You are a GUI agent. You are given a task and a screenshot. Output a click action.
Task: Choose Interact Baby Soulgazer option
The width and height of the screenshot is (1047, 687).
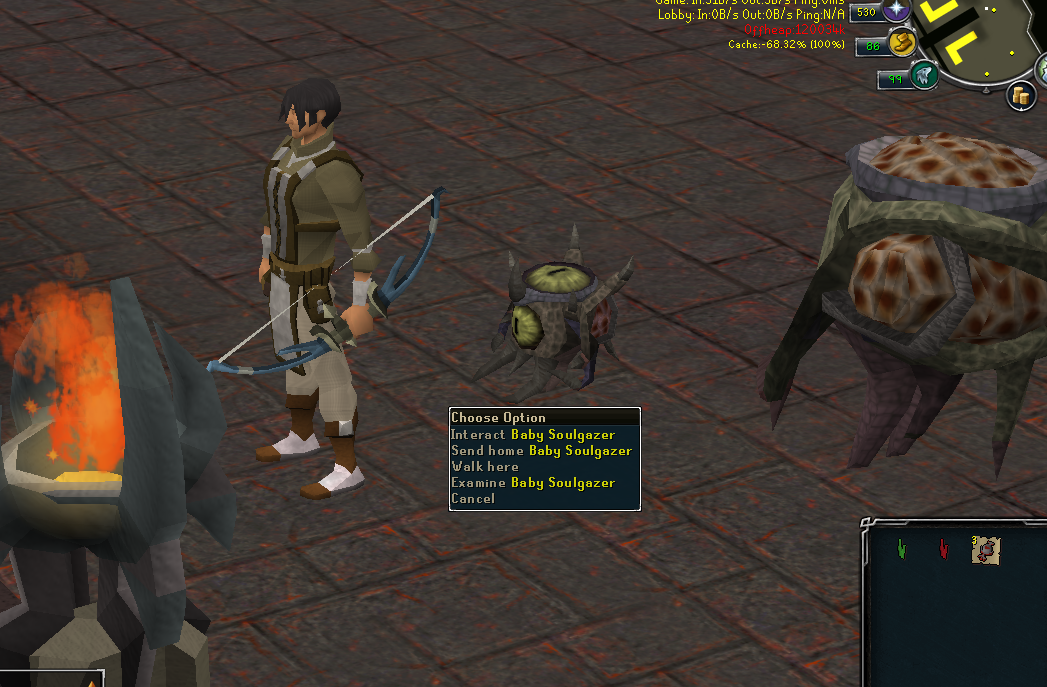533,435
